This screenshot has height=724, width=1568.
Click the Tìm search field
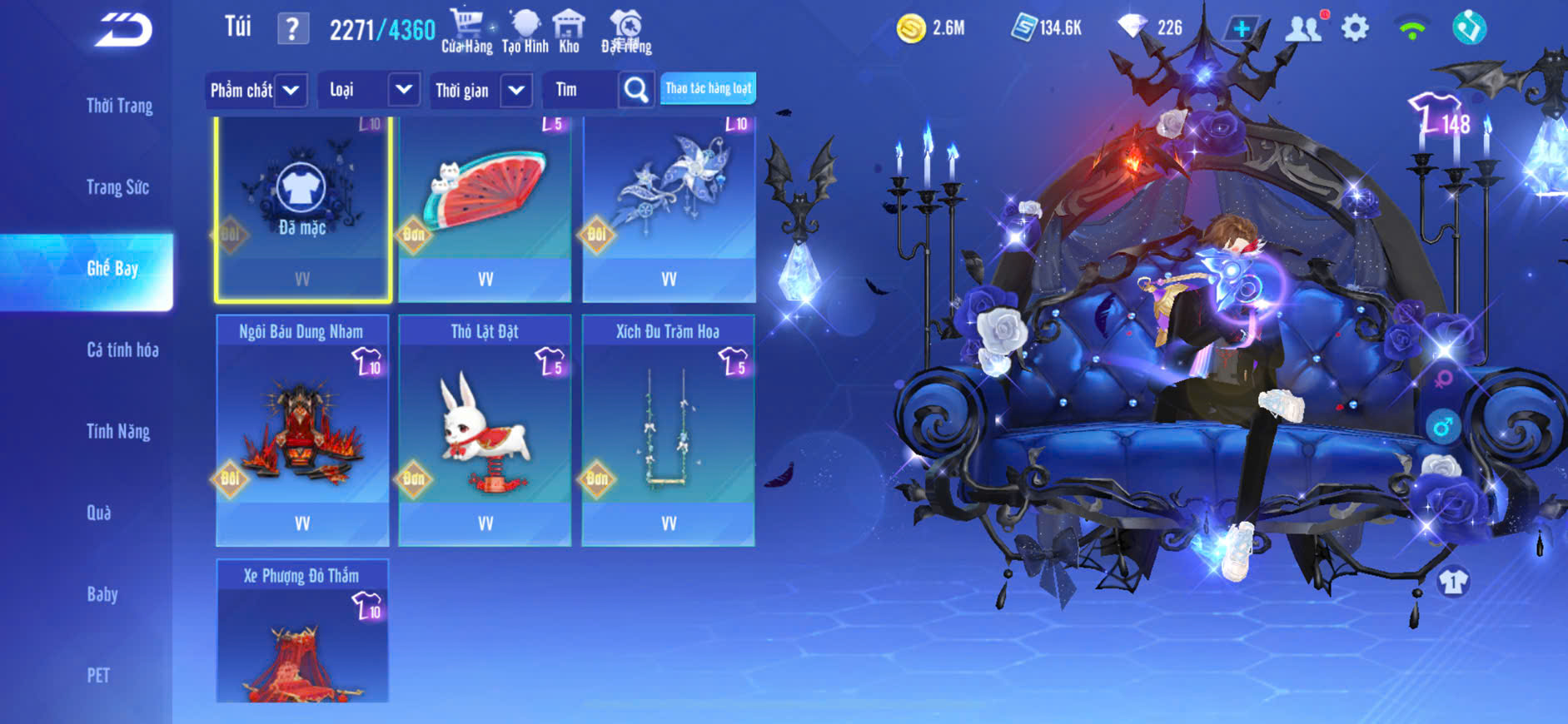[580, 90]
